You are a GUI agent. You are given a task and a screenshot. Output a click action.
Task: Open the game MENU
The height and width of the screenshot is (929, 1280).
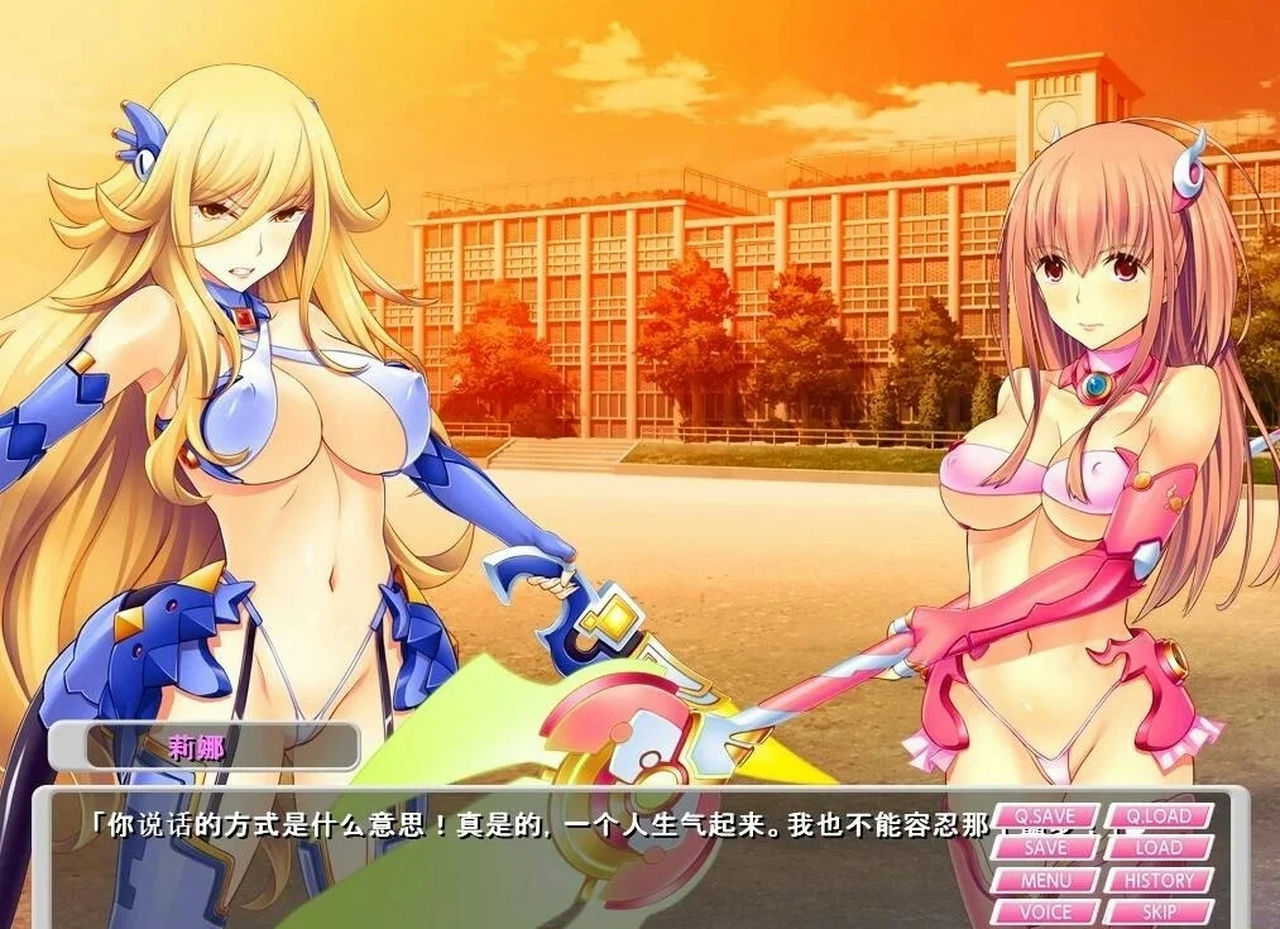(1046, 881)
